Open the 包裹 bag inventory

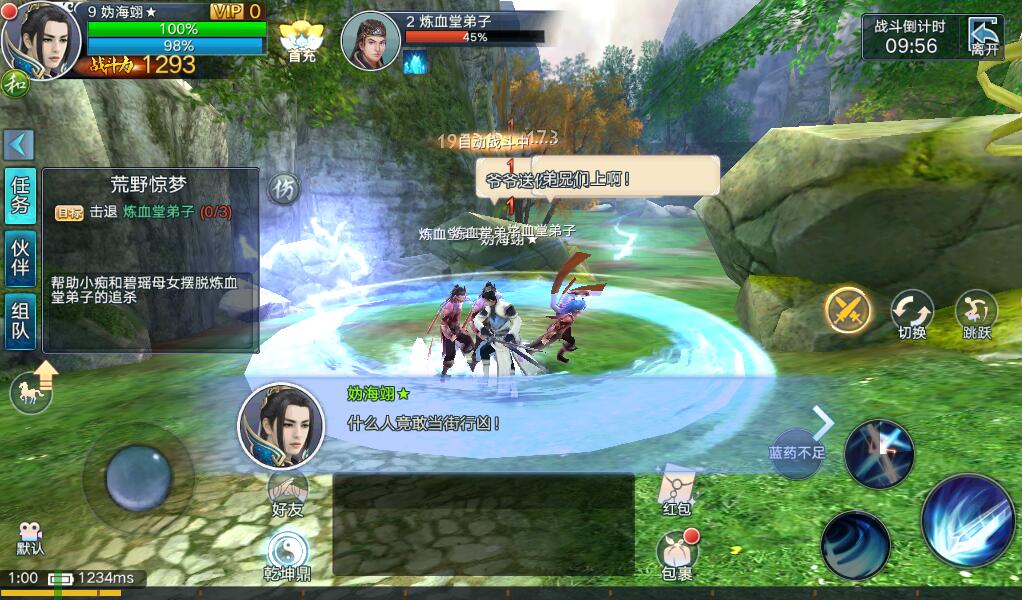click(x=677, y=553)
